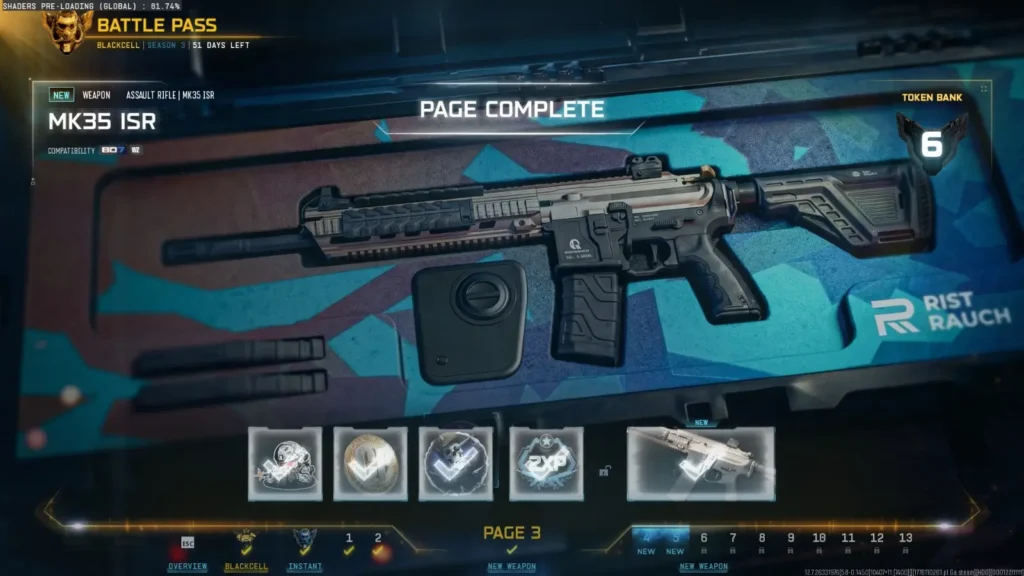This screenshot has height=576, width=1024.
Task: Open locked page 7
Action: pyautogui.click(x=733, y=542)
